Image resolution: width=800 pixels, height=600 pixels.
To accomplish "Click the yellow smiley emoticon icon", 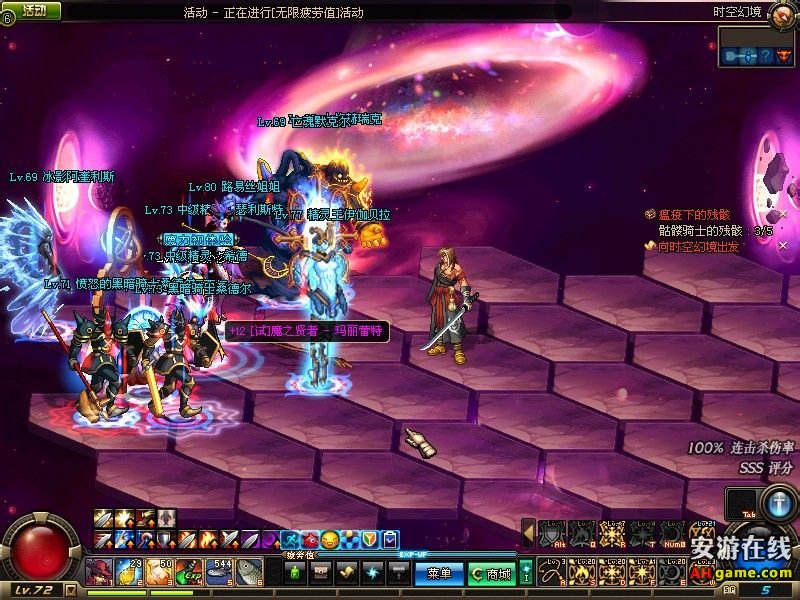I will coord(329,540).
